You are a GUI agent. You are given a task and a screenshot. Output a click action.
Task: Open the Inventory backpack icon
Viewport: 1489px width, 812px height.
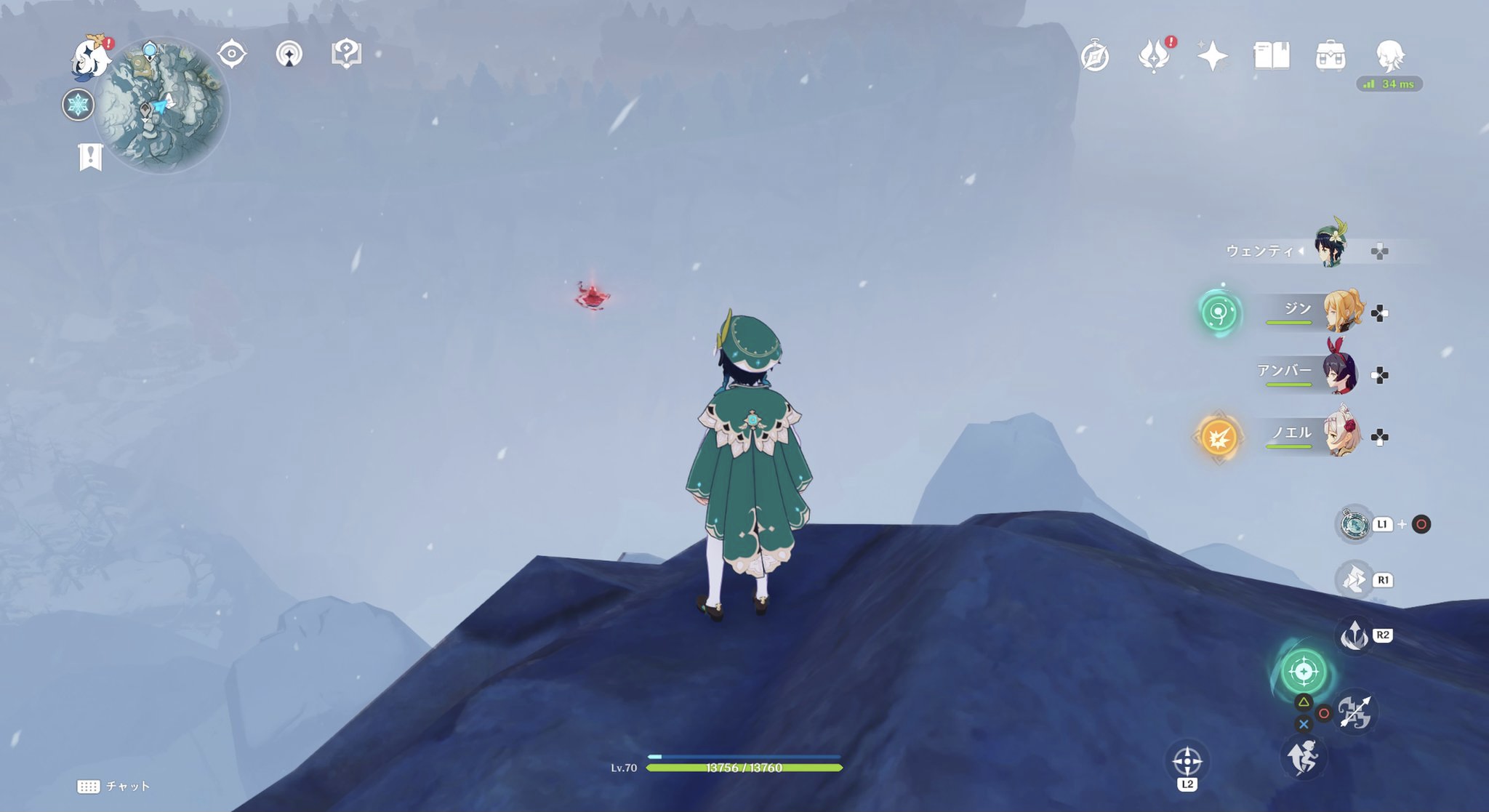1331,55
